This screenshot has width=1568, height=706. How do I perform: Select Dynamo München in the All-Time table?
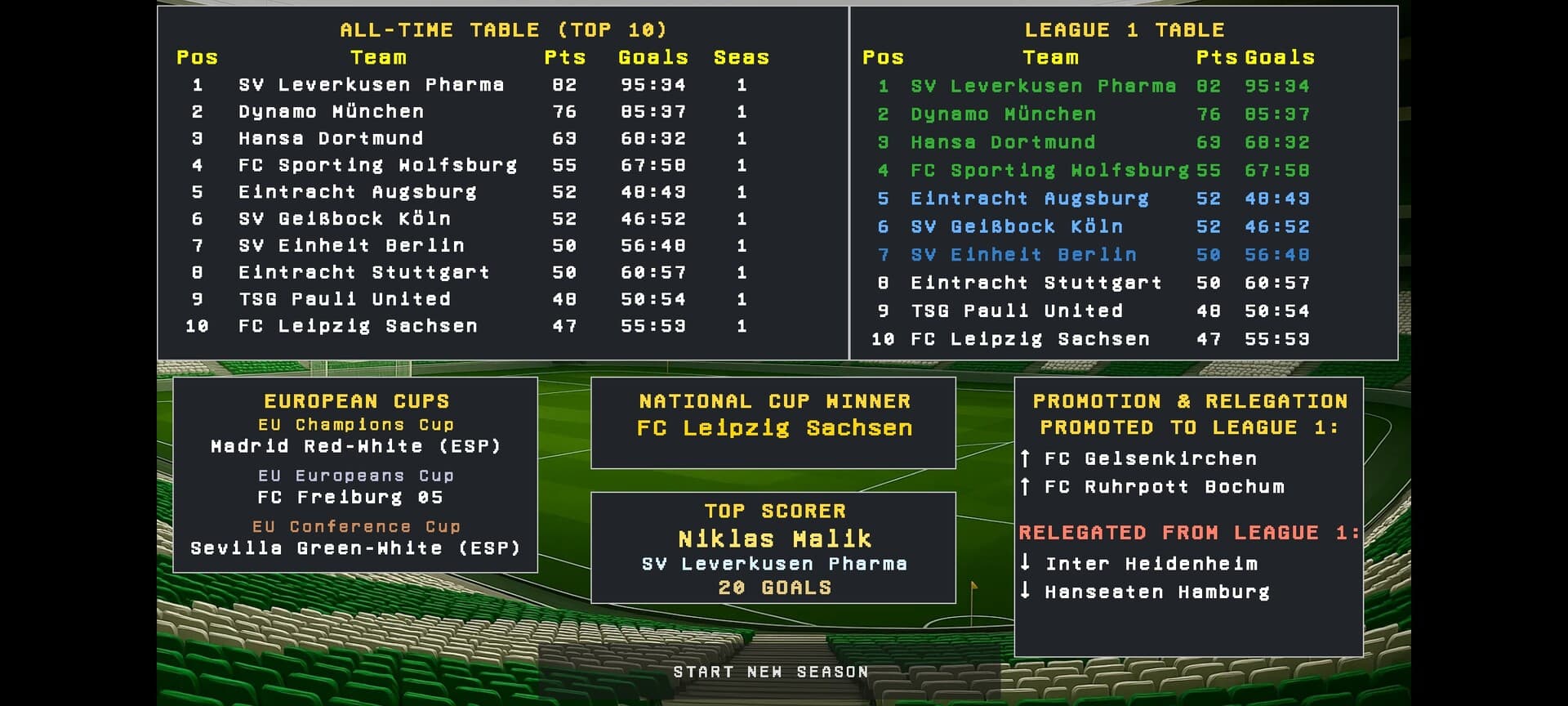[x=329, y=111]
